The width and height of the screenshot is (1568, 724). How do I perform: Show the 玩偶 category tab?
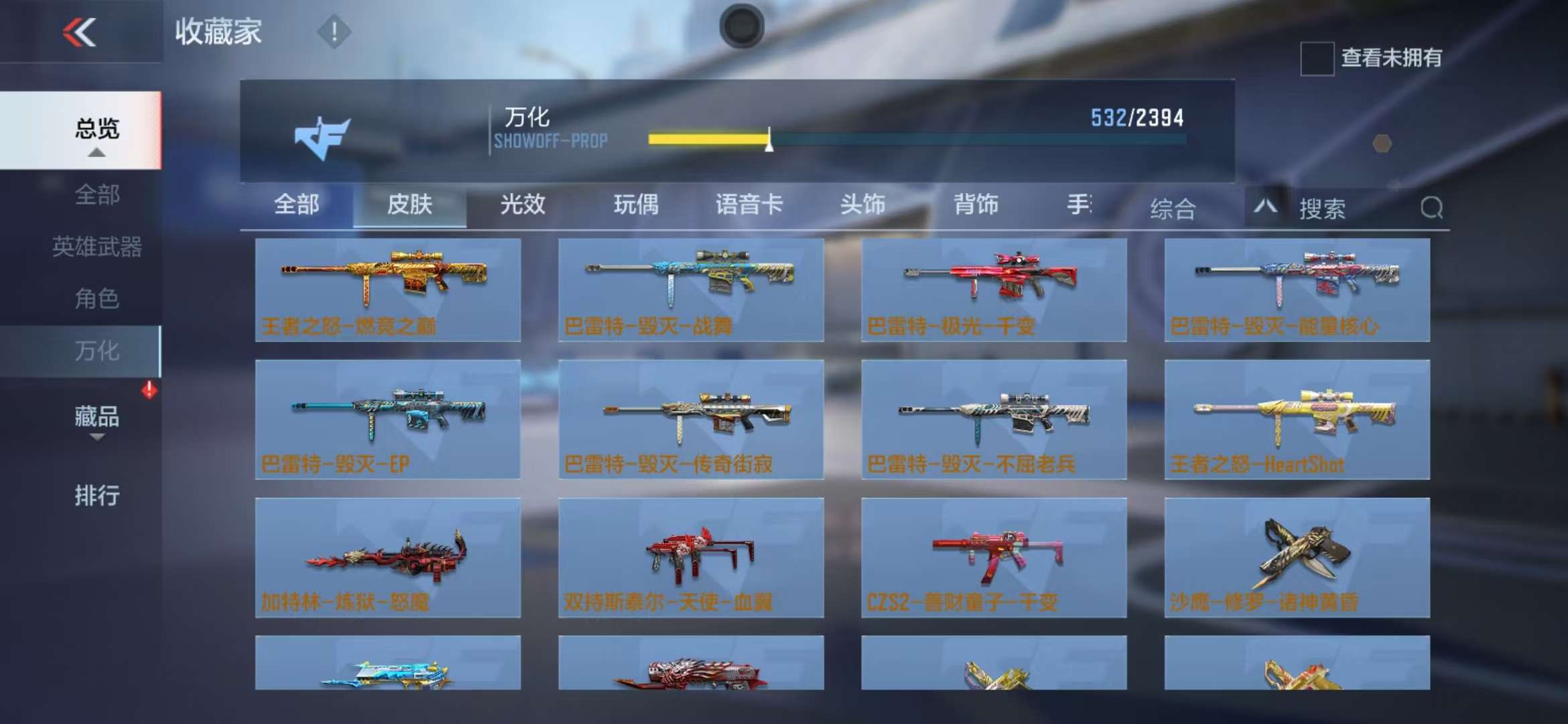pyautogui.click(x=636, y=204)
